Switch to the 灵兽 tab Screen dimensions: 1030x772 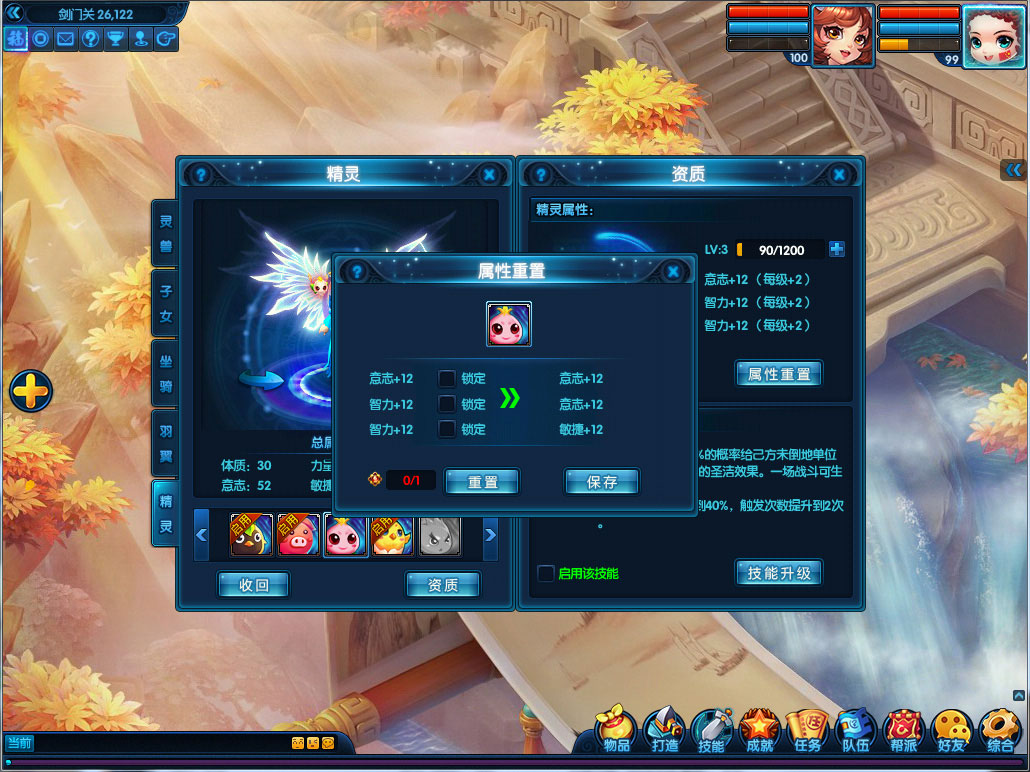165,232
